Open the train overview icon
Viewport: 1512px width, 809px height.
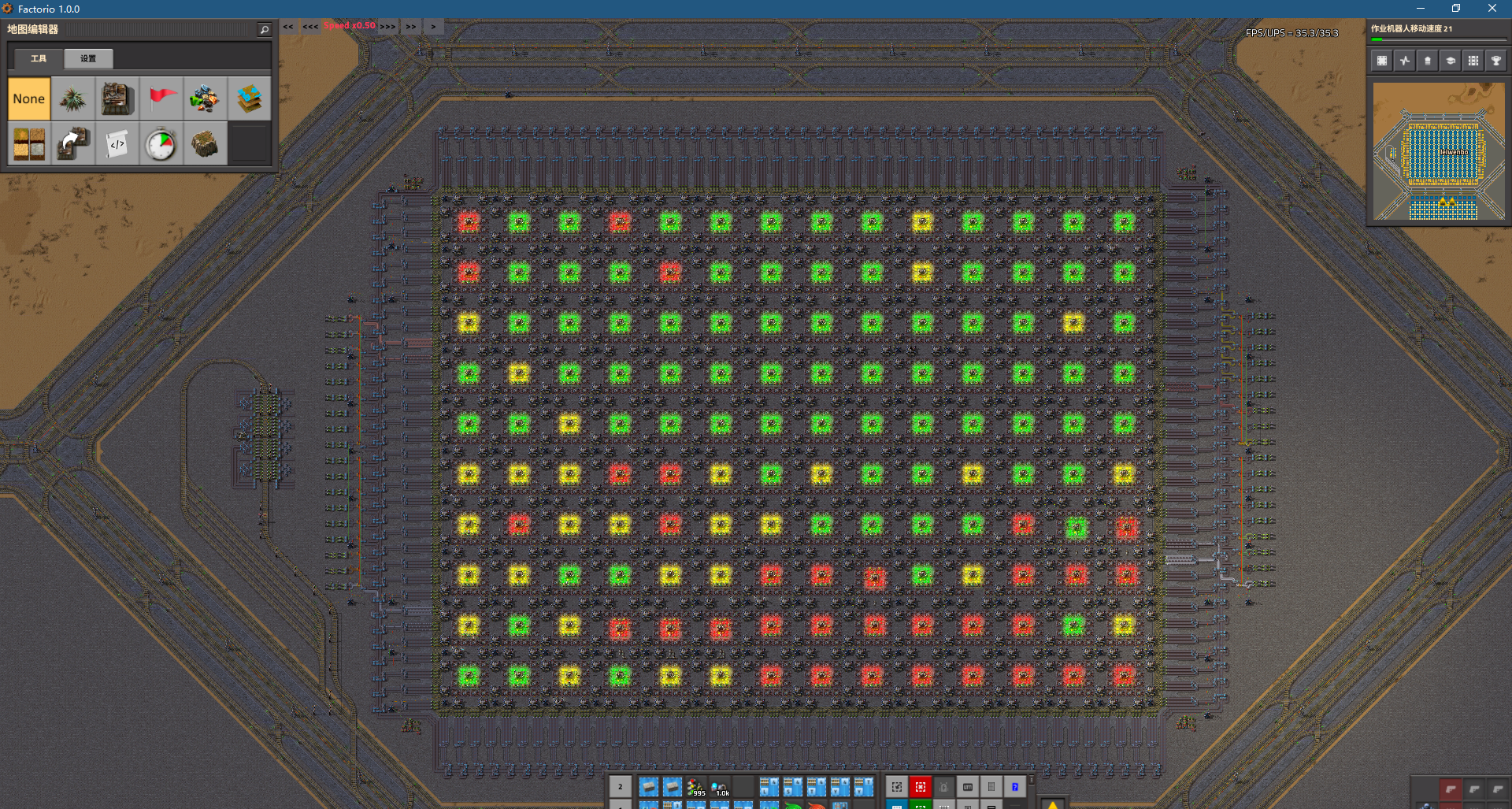[x=1474, y=60]
